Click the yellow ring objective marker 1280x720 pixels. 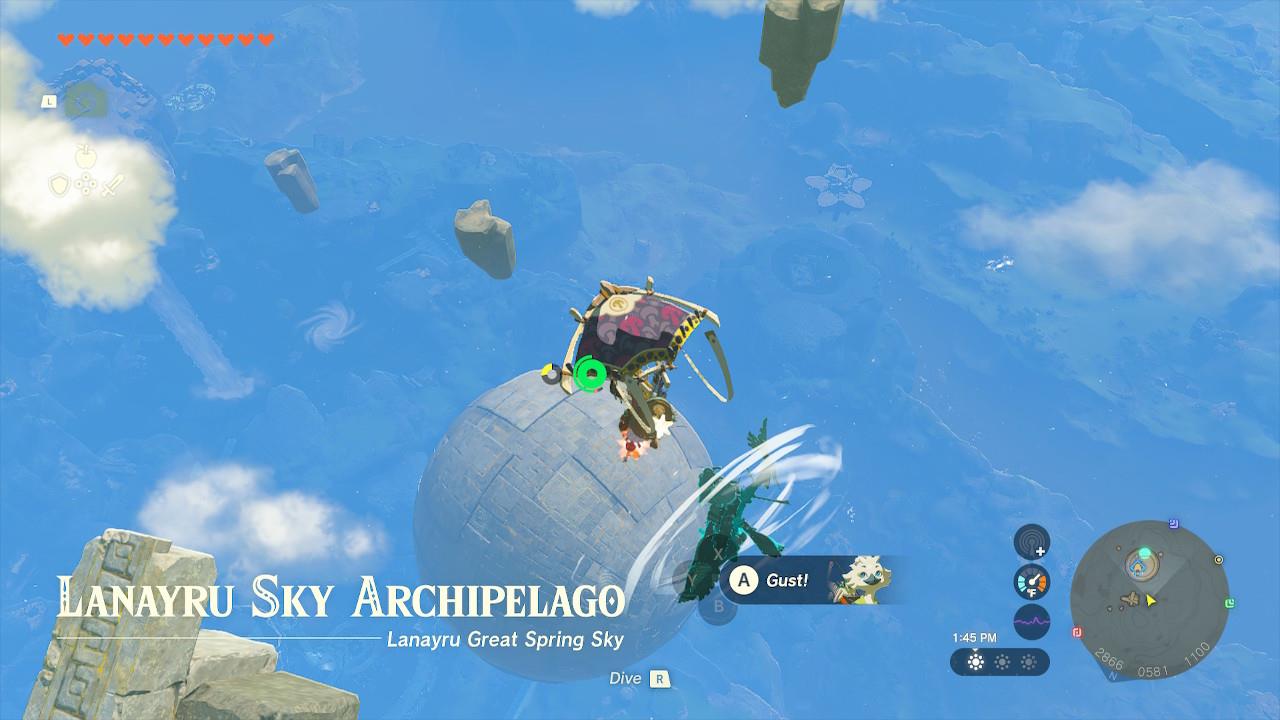[1218, 560]
